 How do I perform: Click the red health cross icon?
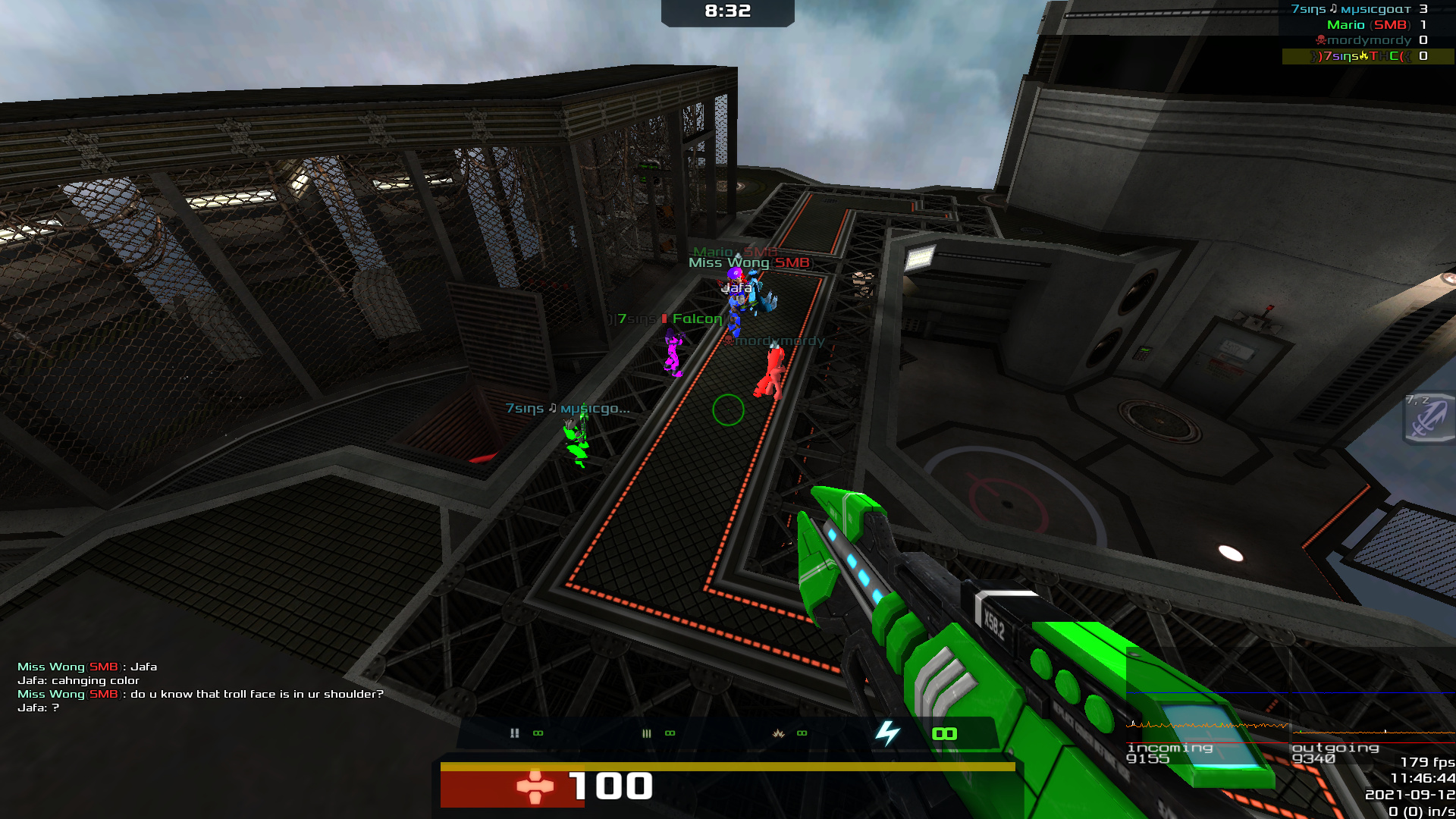(x=535, y=786)
